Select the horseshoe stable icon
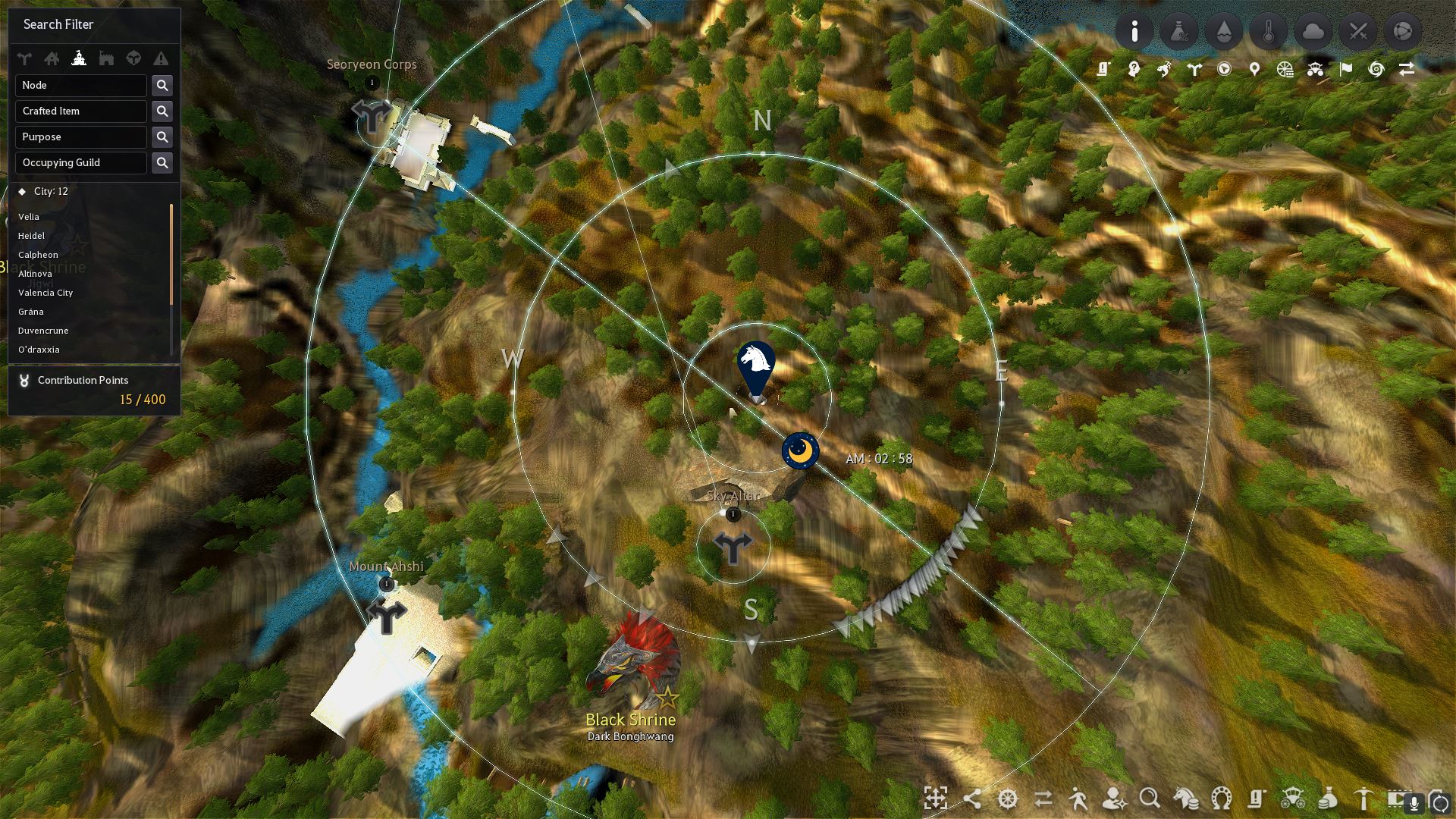 pos(1220,799)
